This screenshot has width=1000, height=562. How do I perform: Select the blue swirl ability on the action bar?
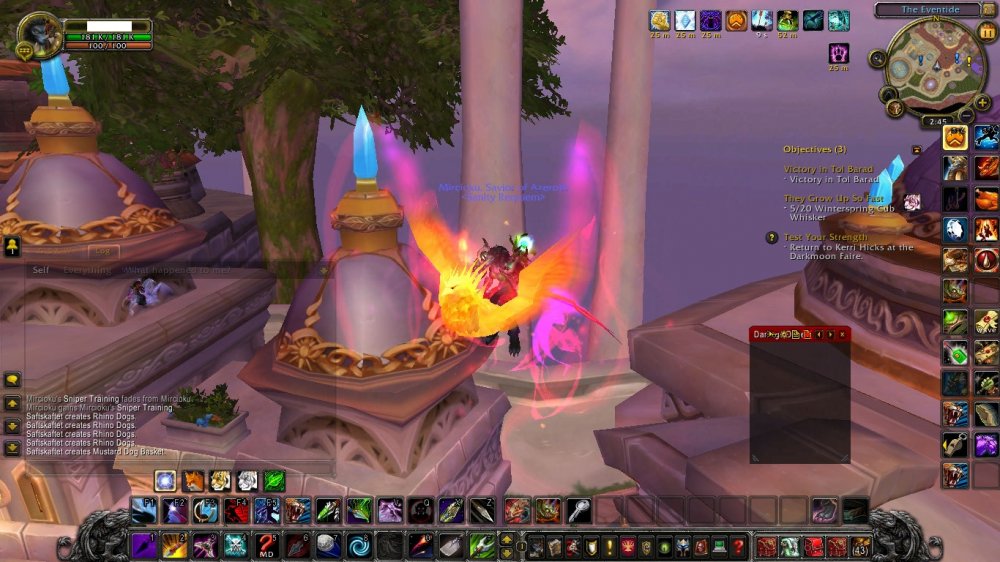359,546
